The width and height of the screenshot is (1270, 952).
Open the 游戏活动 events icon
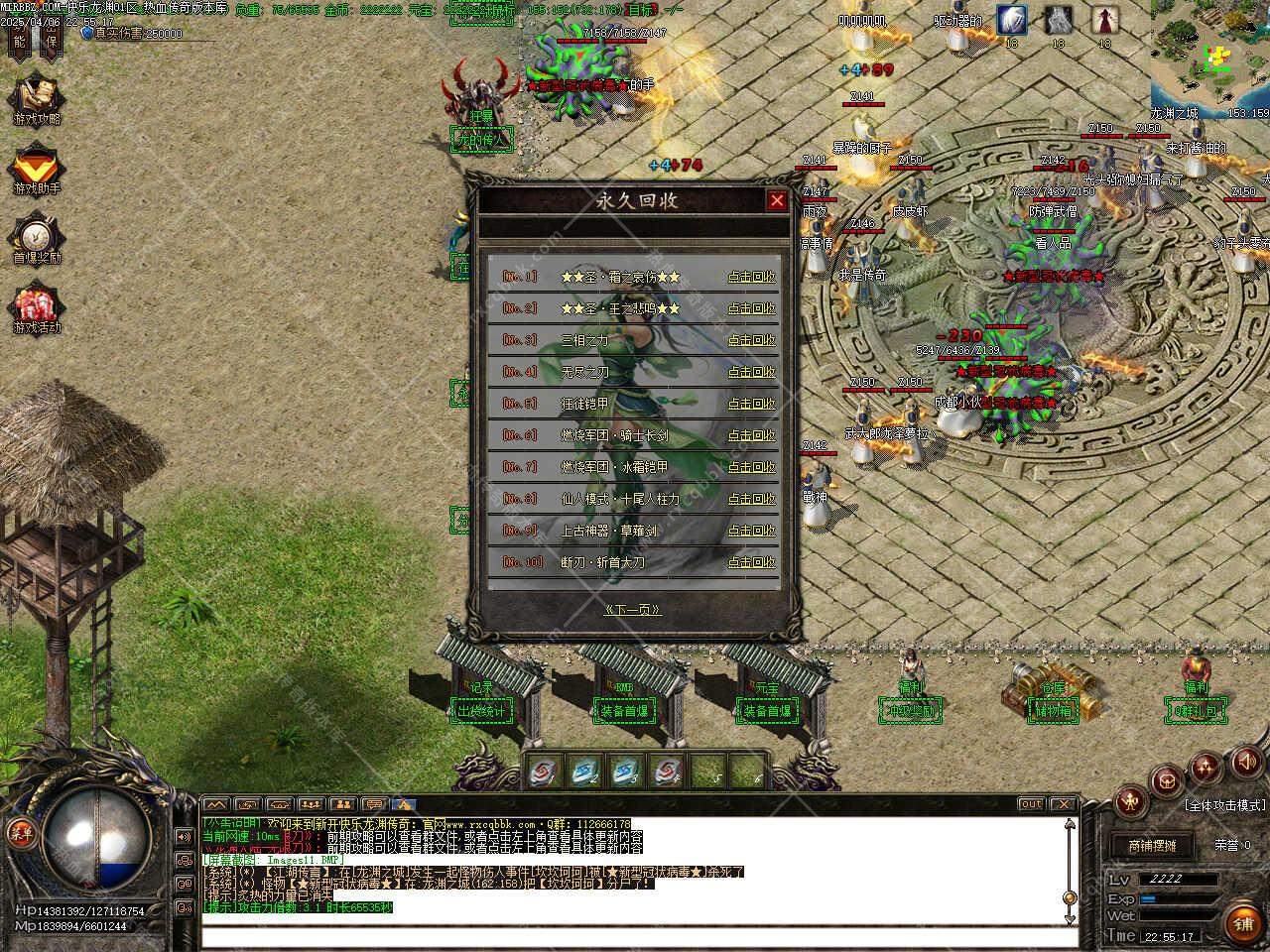37,307
